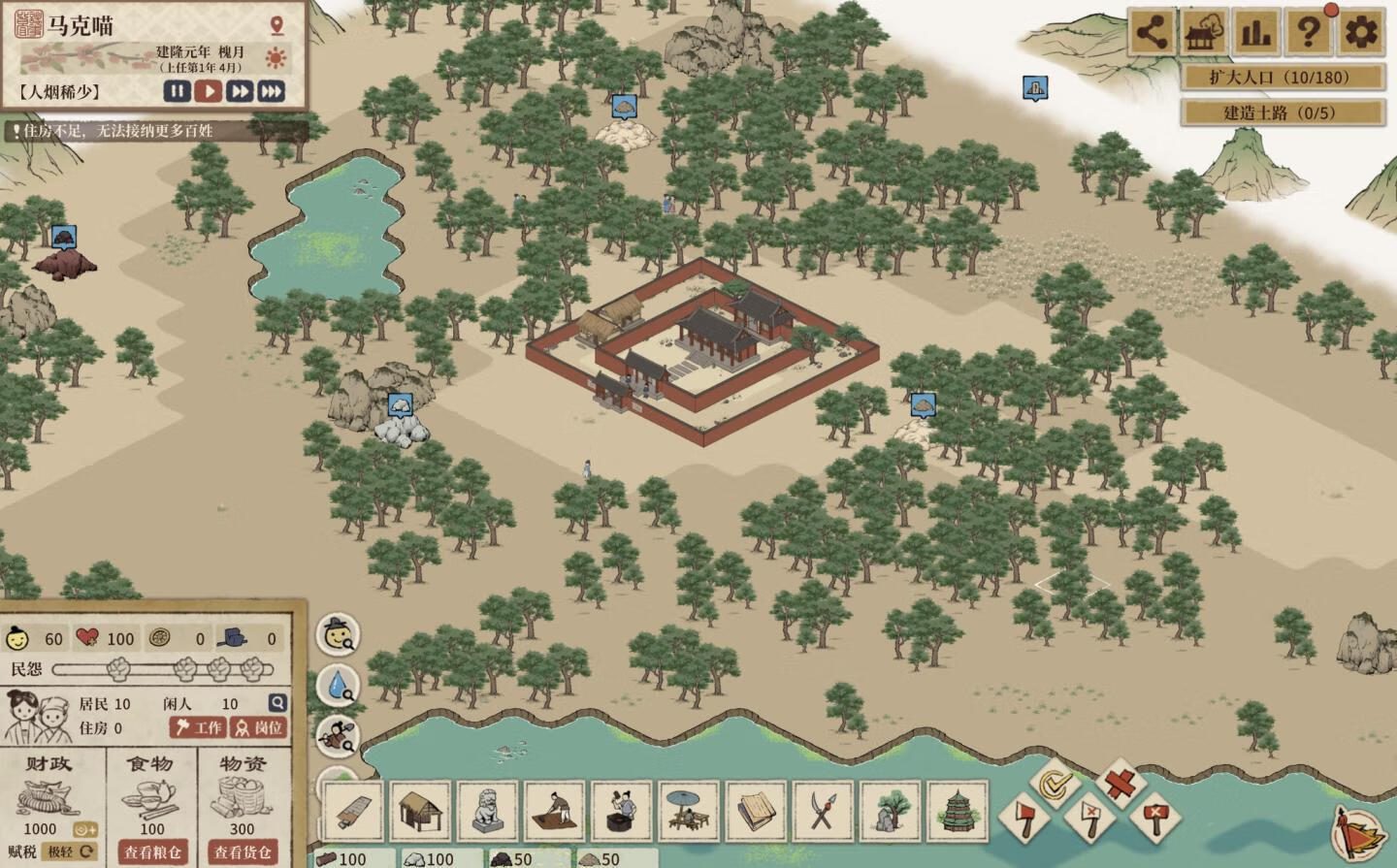Choose the road building tool

tap(353, 810)
